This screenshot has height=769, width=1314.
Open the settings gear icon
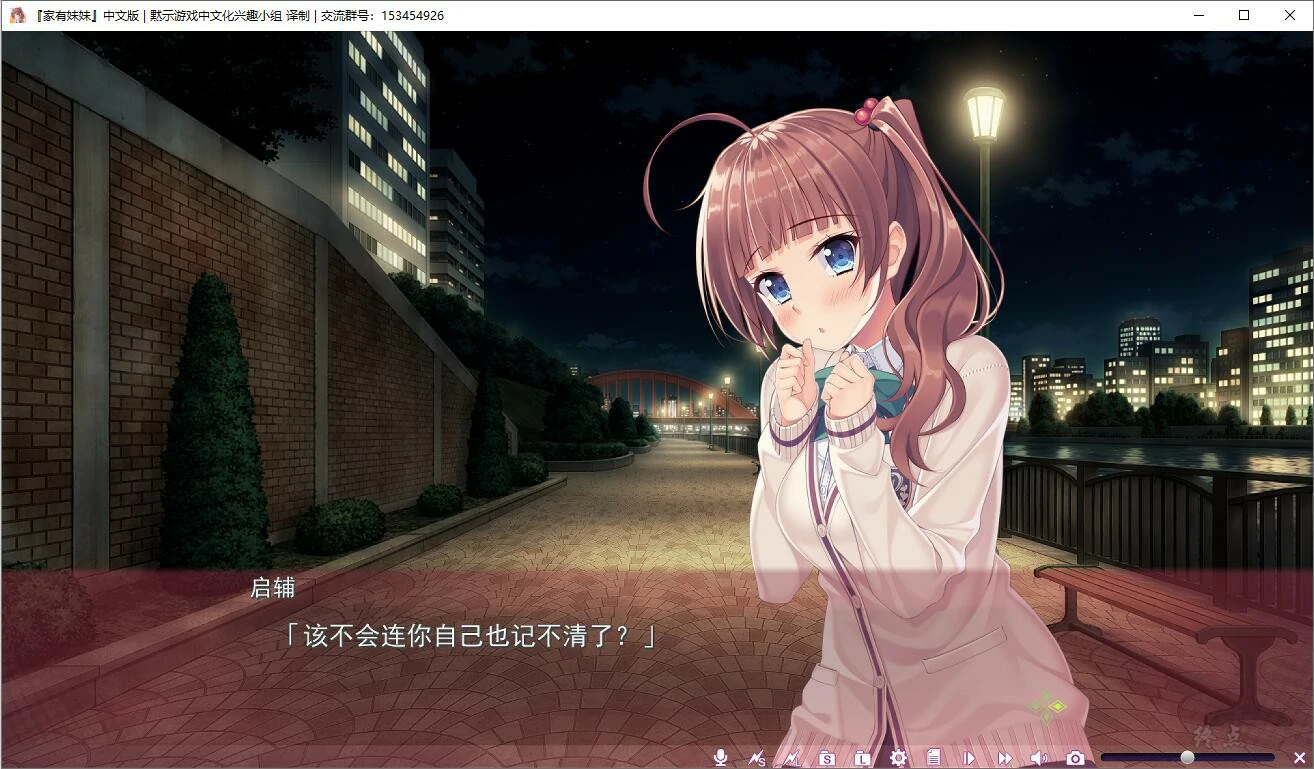(x=898, y=757)
